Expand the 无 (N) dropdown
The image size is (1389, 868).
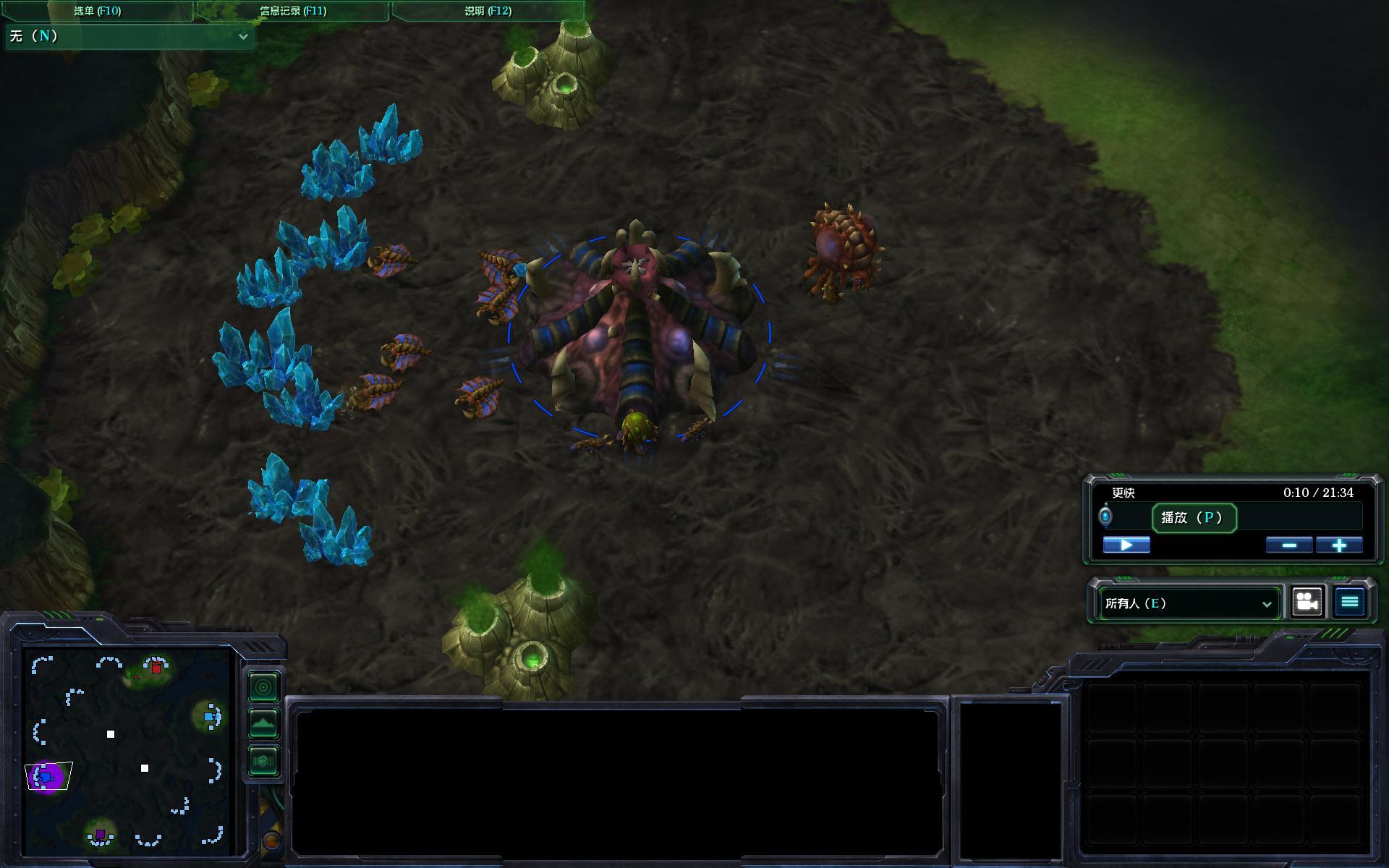[130, 36]
